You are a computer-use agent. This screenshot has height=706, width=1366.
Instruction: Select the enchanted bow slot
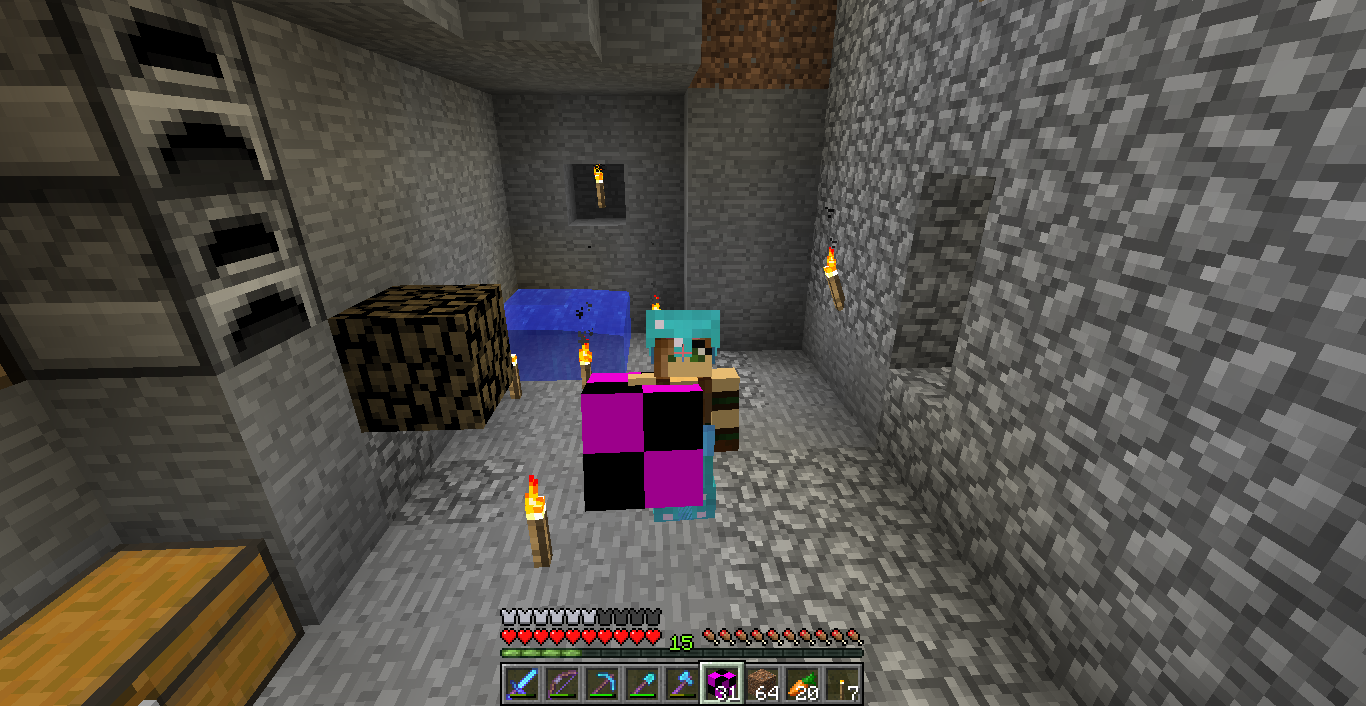(561, 684)
